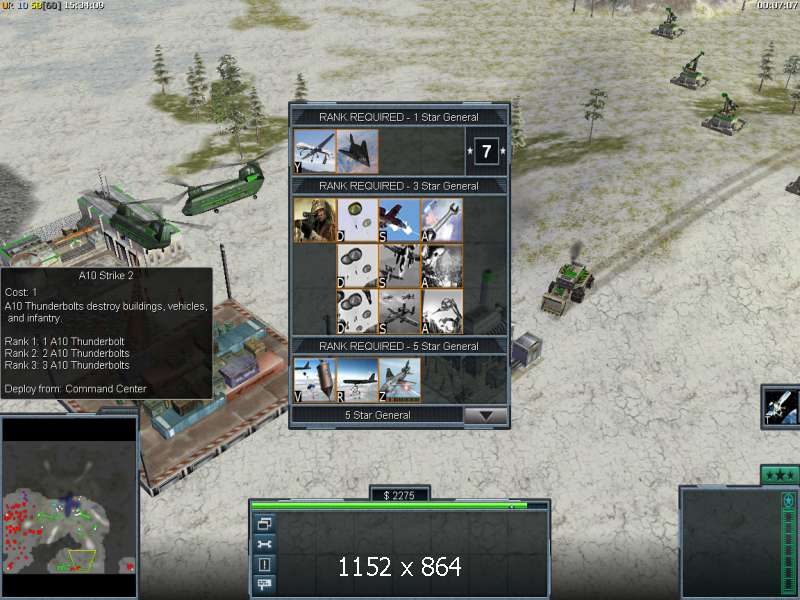Activate the satellite power shortcut icon
Screen dimensions: 800x600
tap(780, 405)
